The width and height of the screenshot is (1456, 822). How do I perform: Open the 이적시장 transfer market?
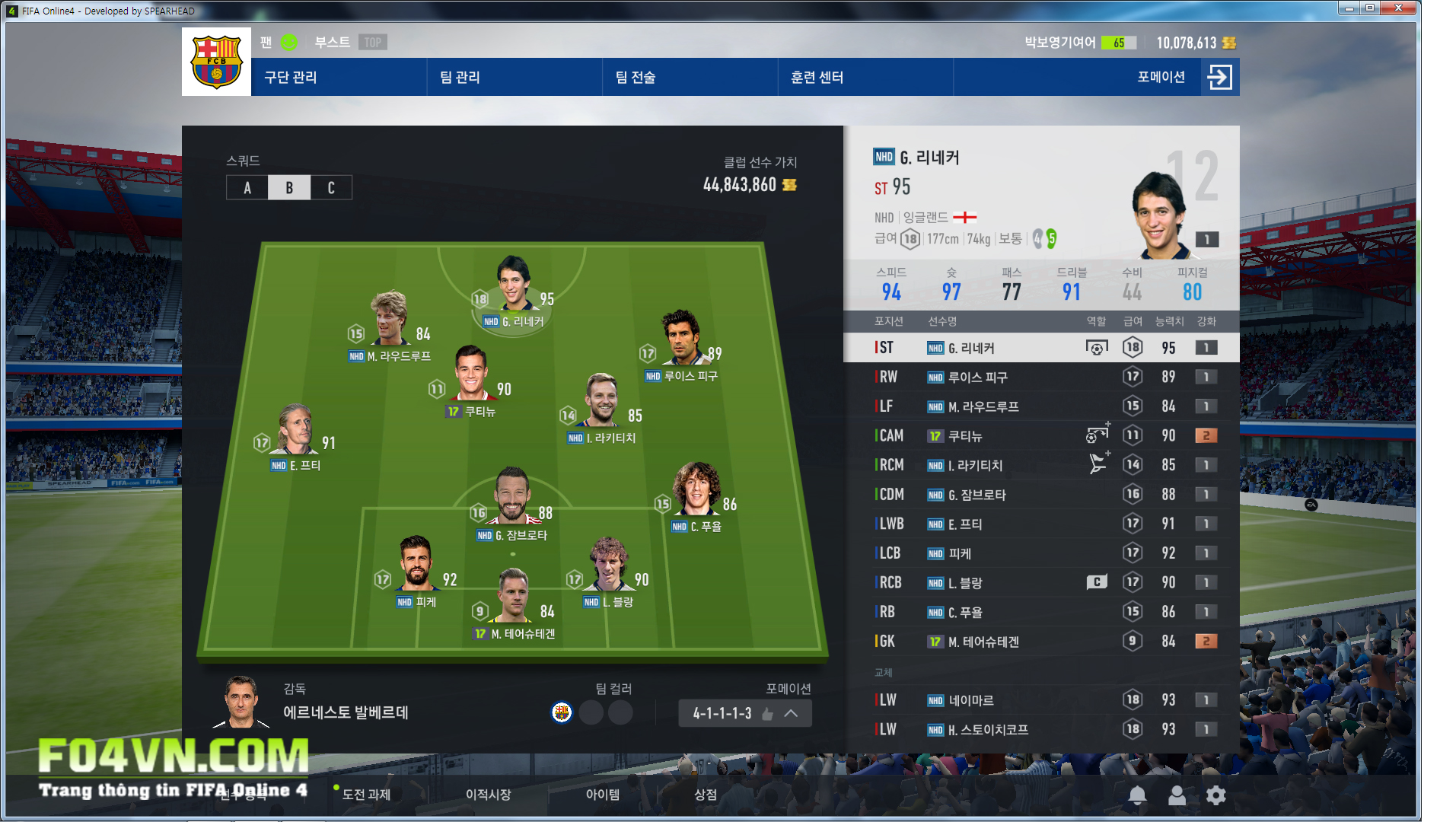click(x=488, y=795)
